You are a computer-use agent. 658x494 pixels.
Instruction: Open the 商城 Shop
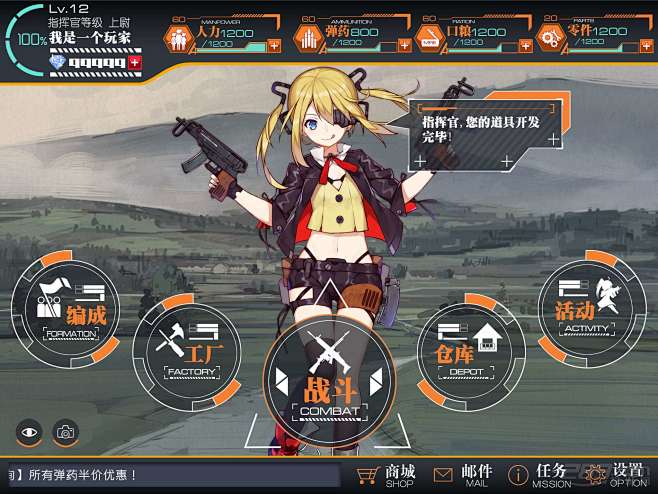pyautogui.click(x=386, y=475)
